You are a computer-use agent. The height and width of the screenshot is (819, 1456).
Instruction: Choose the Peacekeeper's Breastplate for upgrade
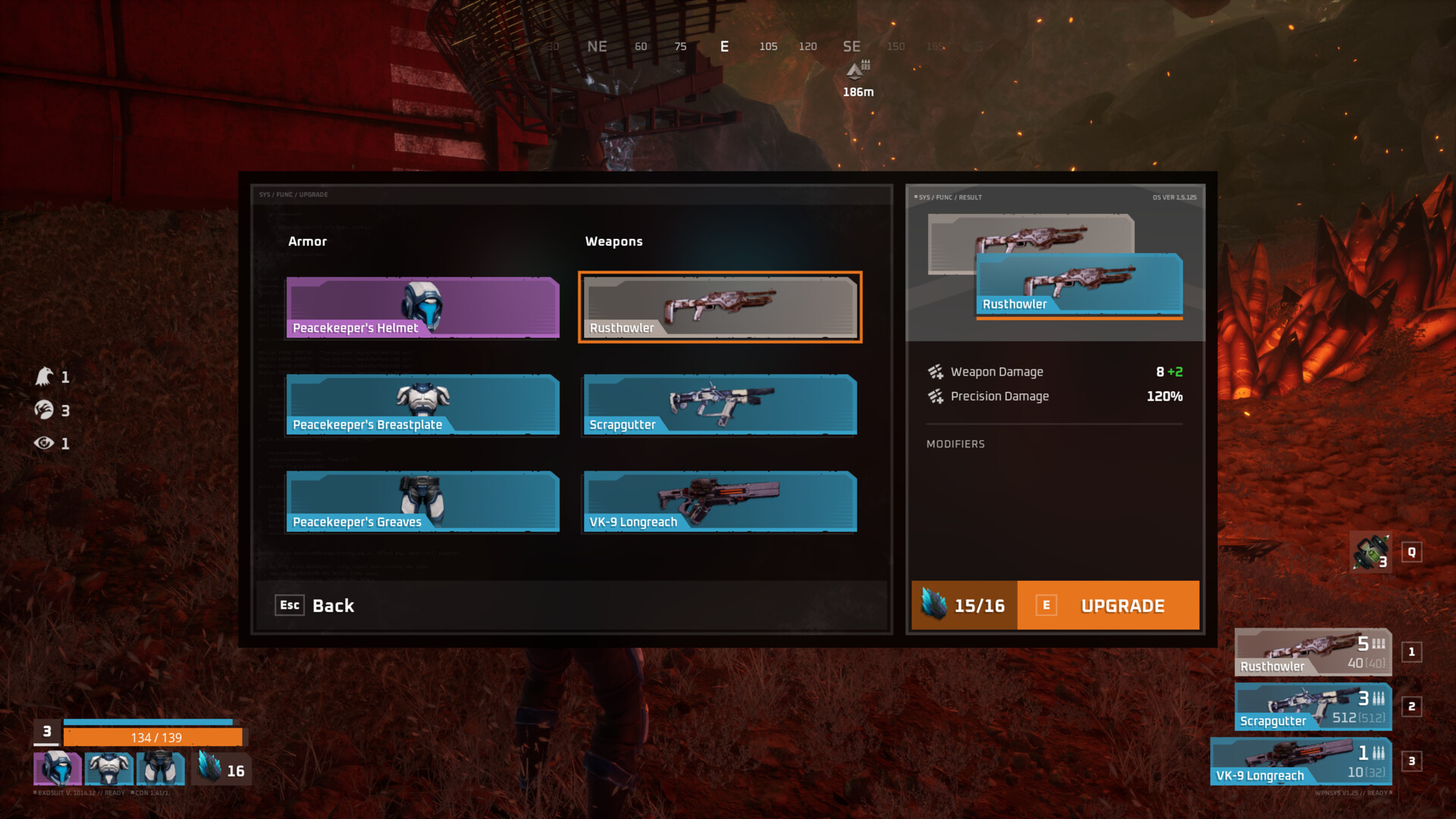pyautogui.click(x=422, y=404)
